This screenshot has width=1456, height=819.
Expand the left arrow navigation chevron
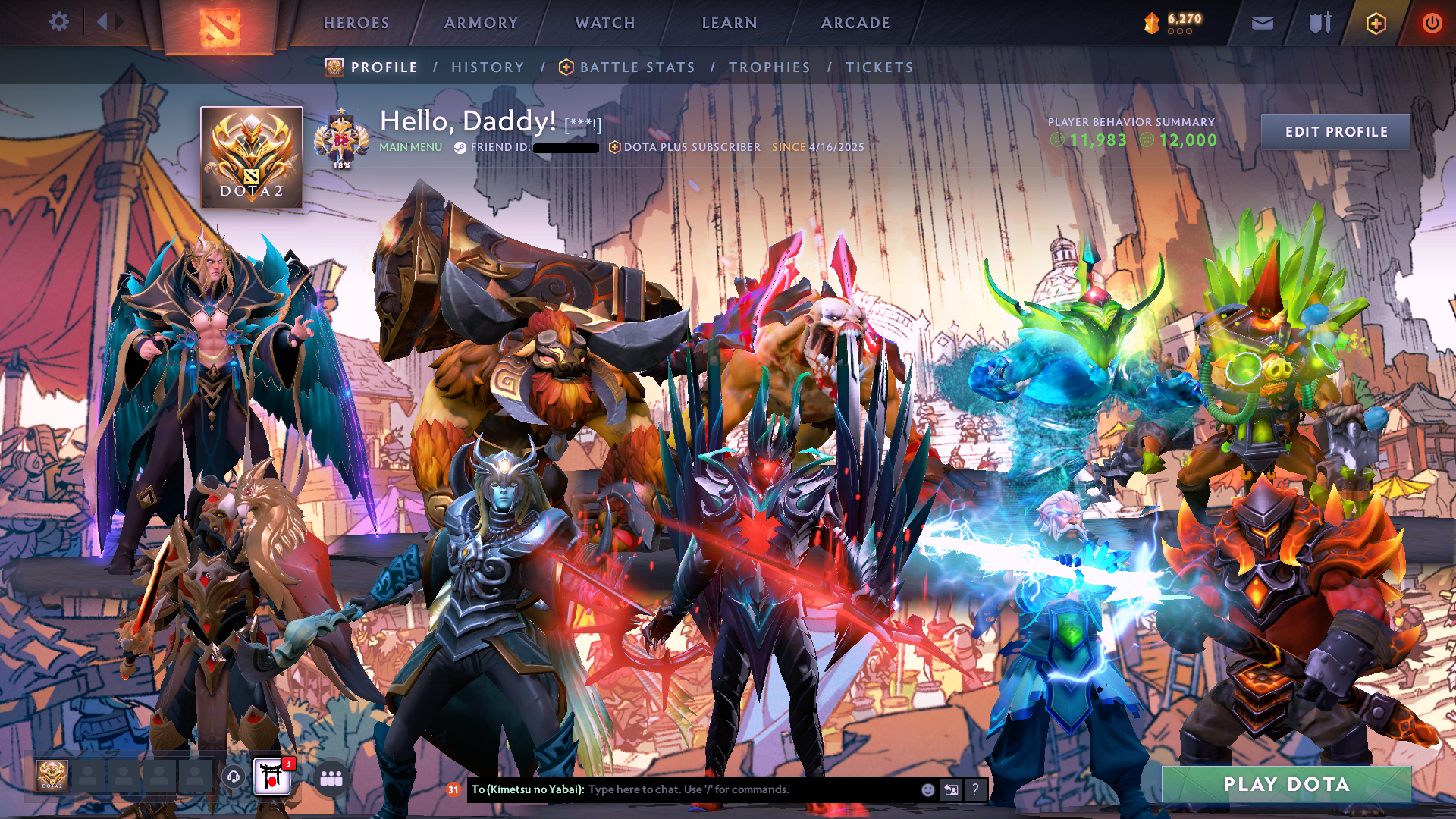click(103, 21)
